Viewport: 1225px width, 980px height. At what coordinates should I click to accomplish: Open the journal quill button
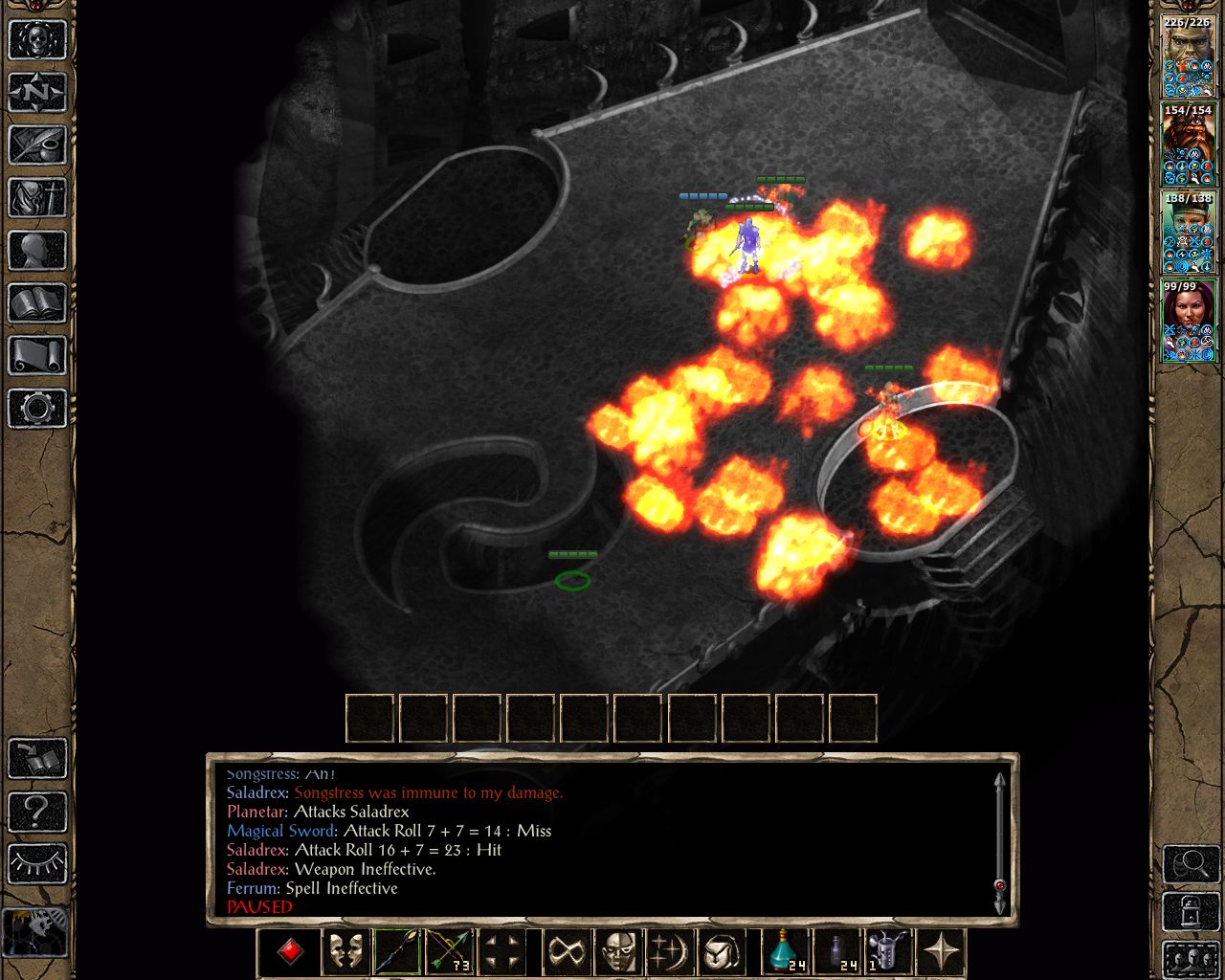37,145
